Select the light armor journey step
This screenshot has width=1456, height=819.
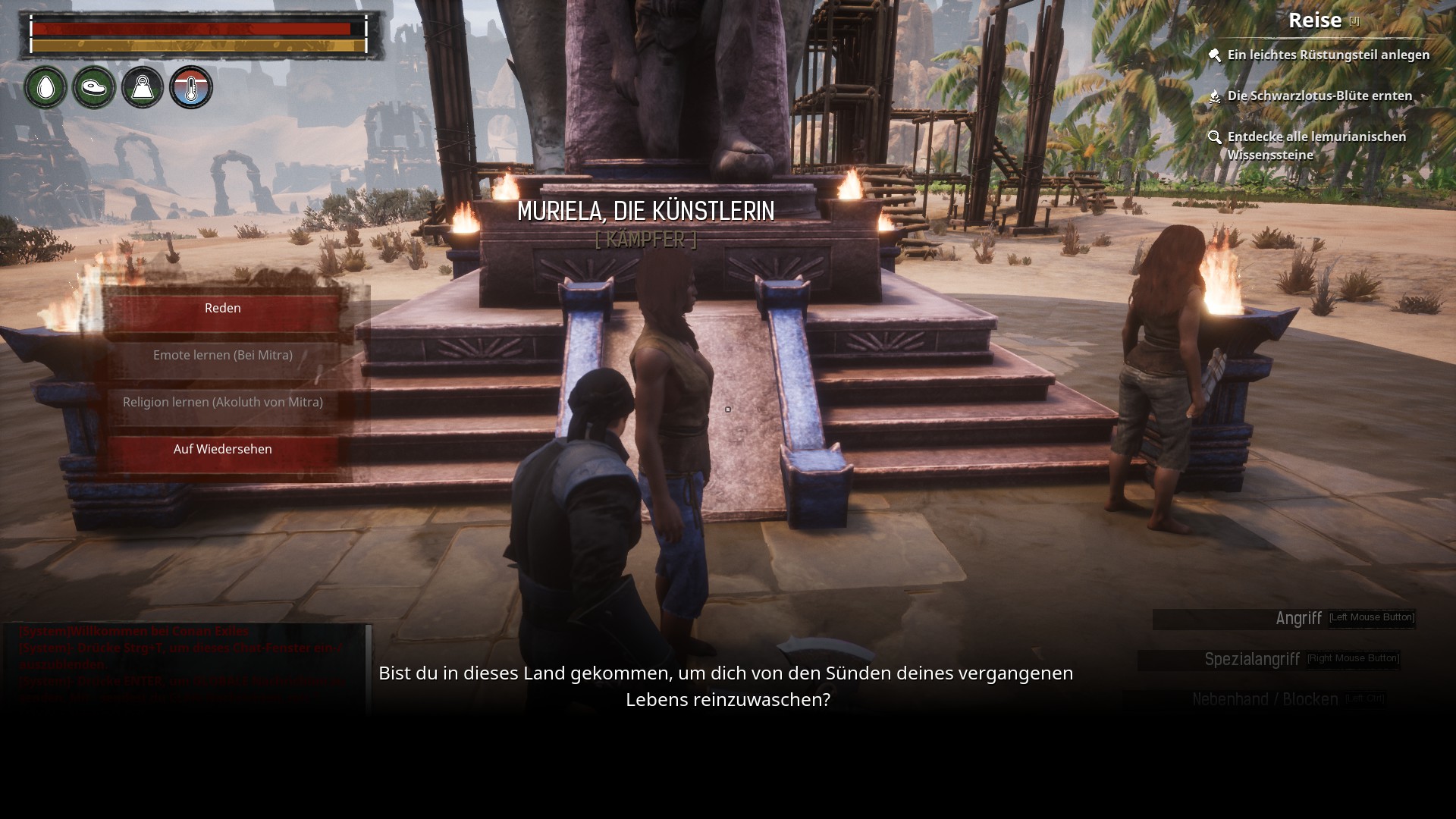coord(1328,55)
